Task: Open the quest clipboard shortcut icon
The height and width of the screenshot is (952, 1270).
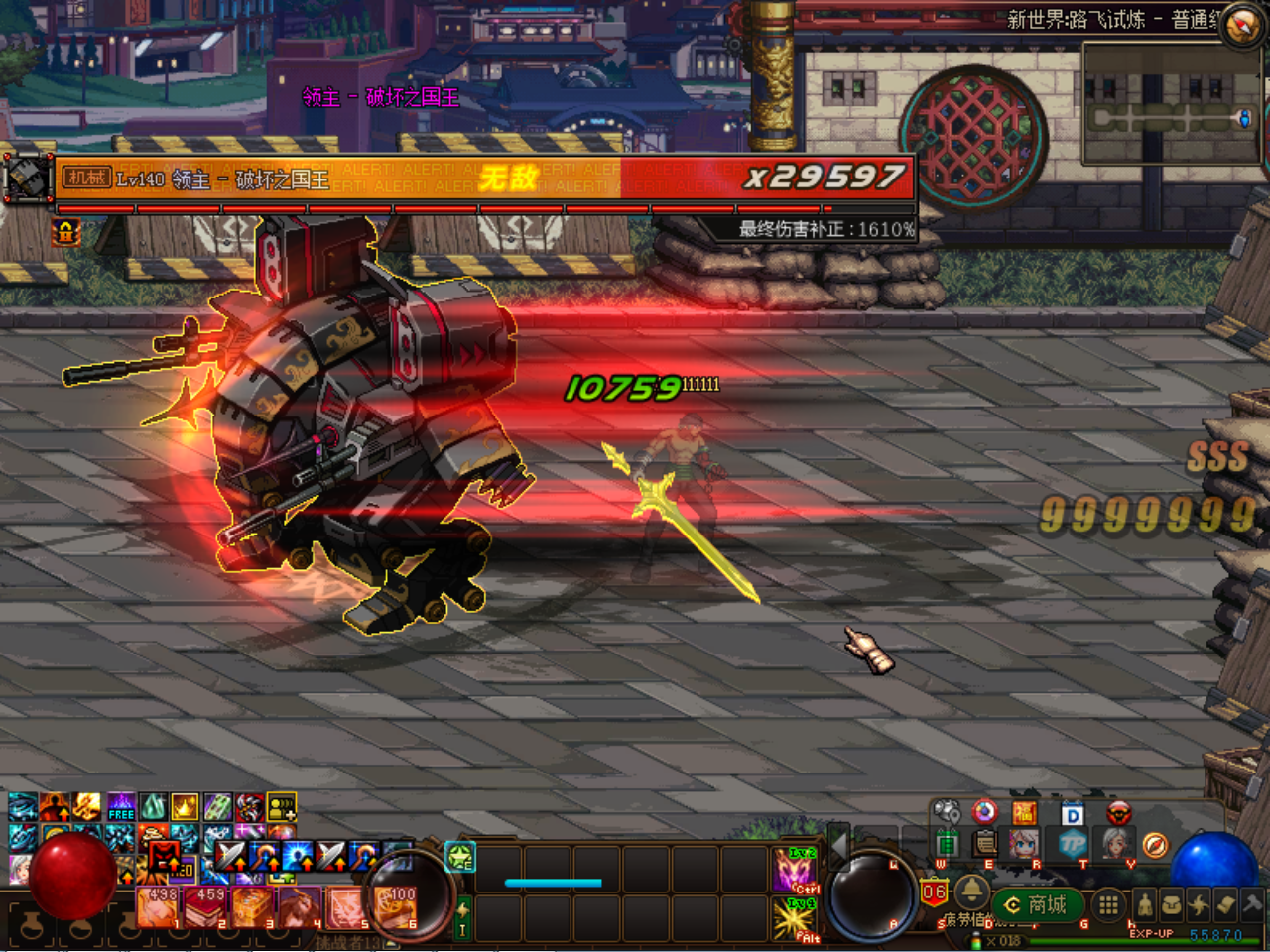Action: pos(984,844)
